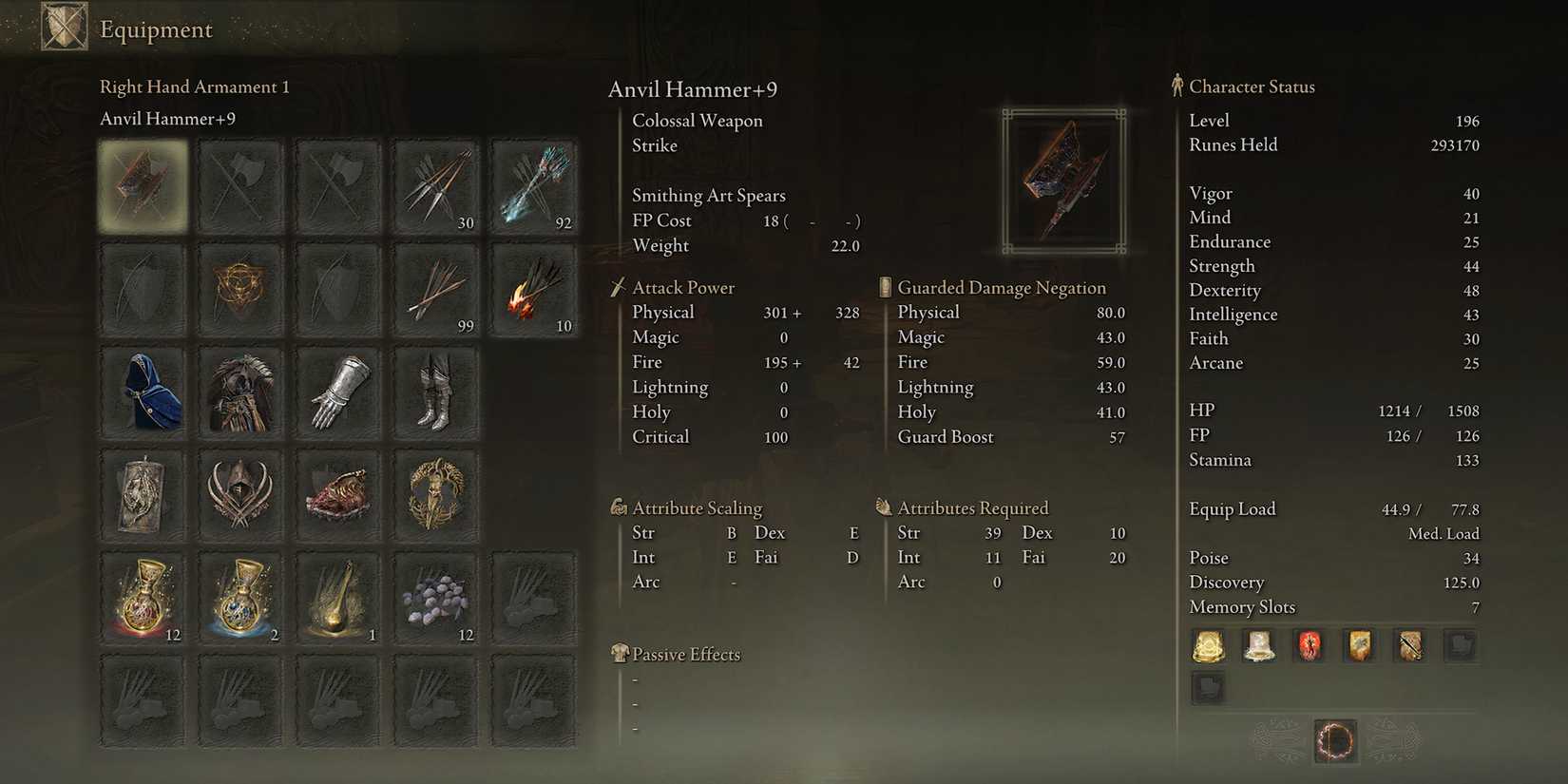Click the Right Hand Armament 1 label
This screenshot has height=784, width=1568.
coord(195,86)
